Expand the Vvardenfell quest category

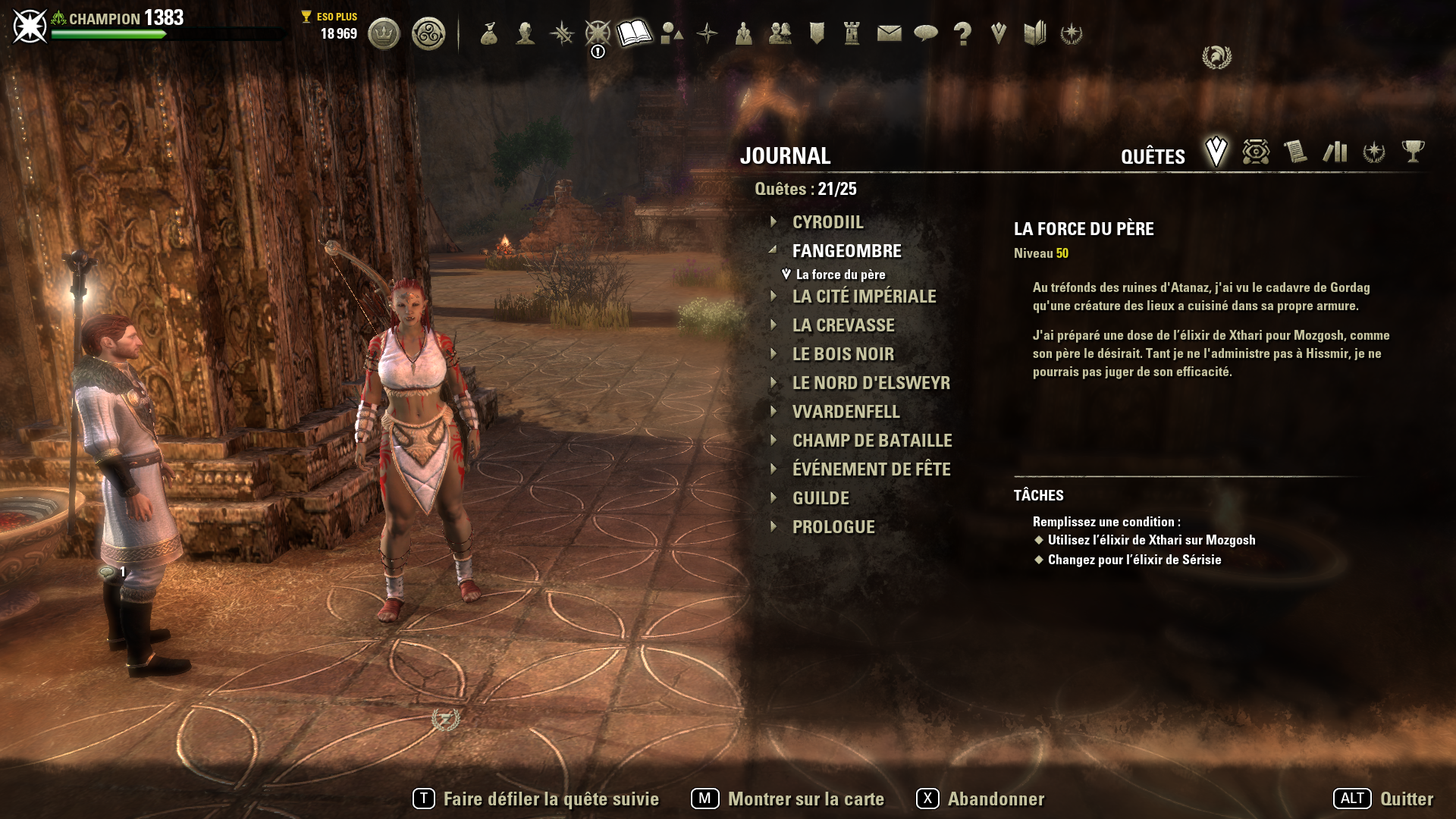[x=846, y=412]
